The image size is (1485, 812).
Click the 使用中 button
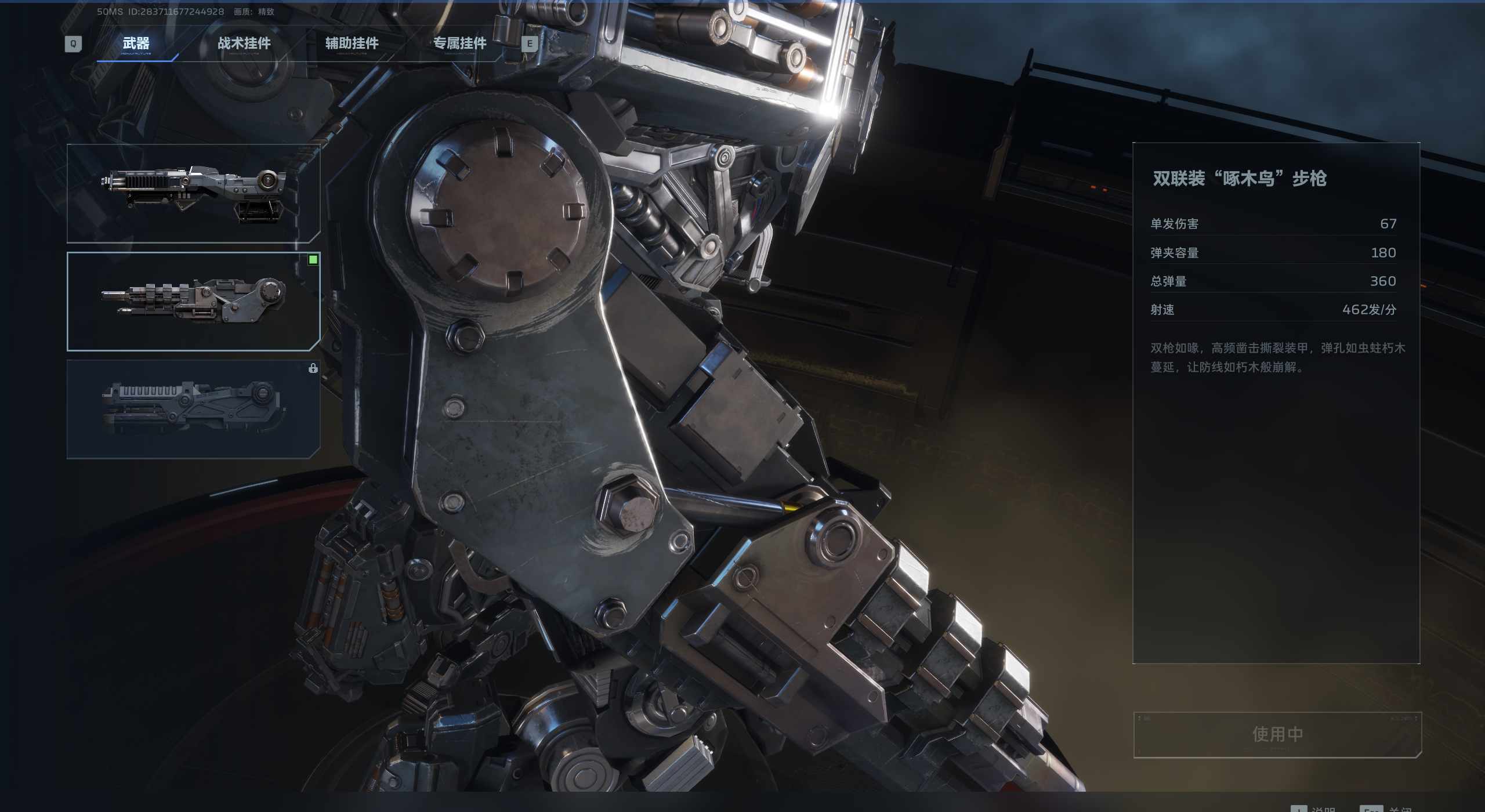click(x=1277, y=734)
